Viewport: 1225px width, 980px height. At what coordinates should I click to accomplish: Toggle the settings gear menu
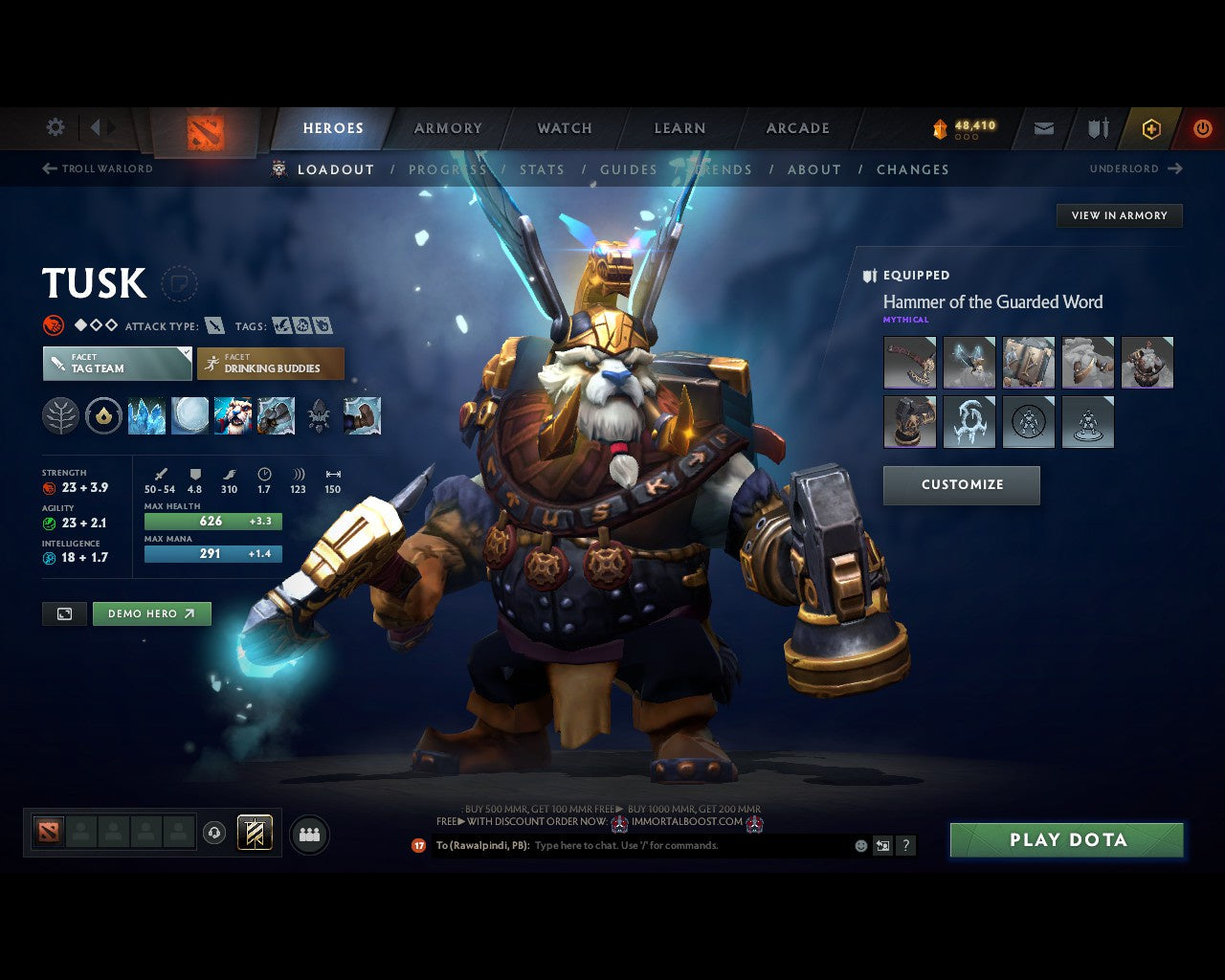pos(55,126)
